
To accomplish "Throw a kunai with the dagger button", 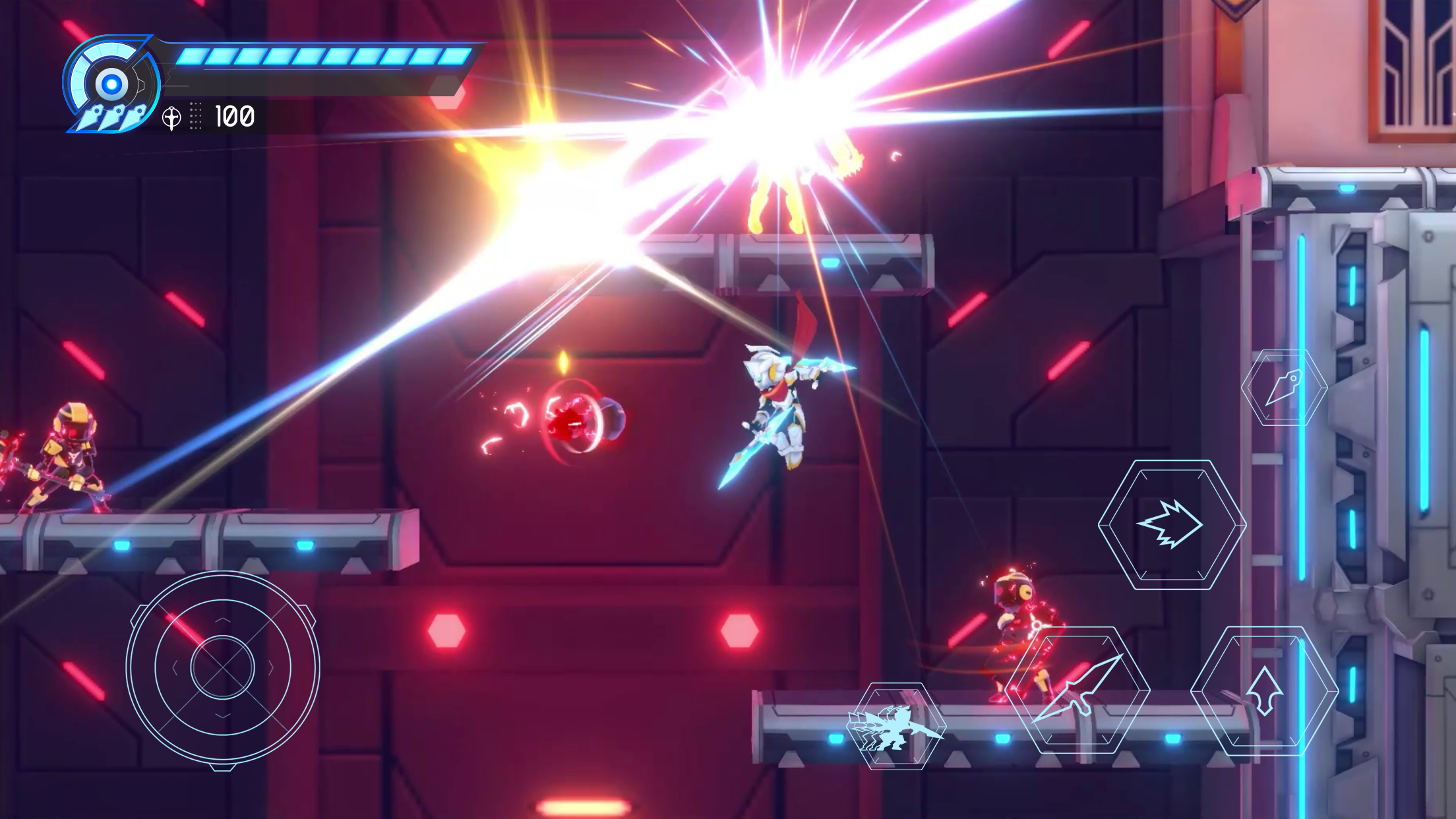I will click(x=1284, y=388).
